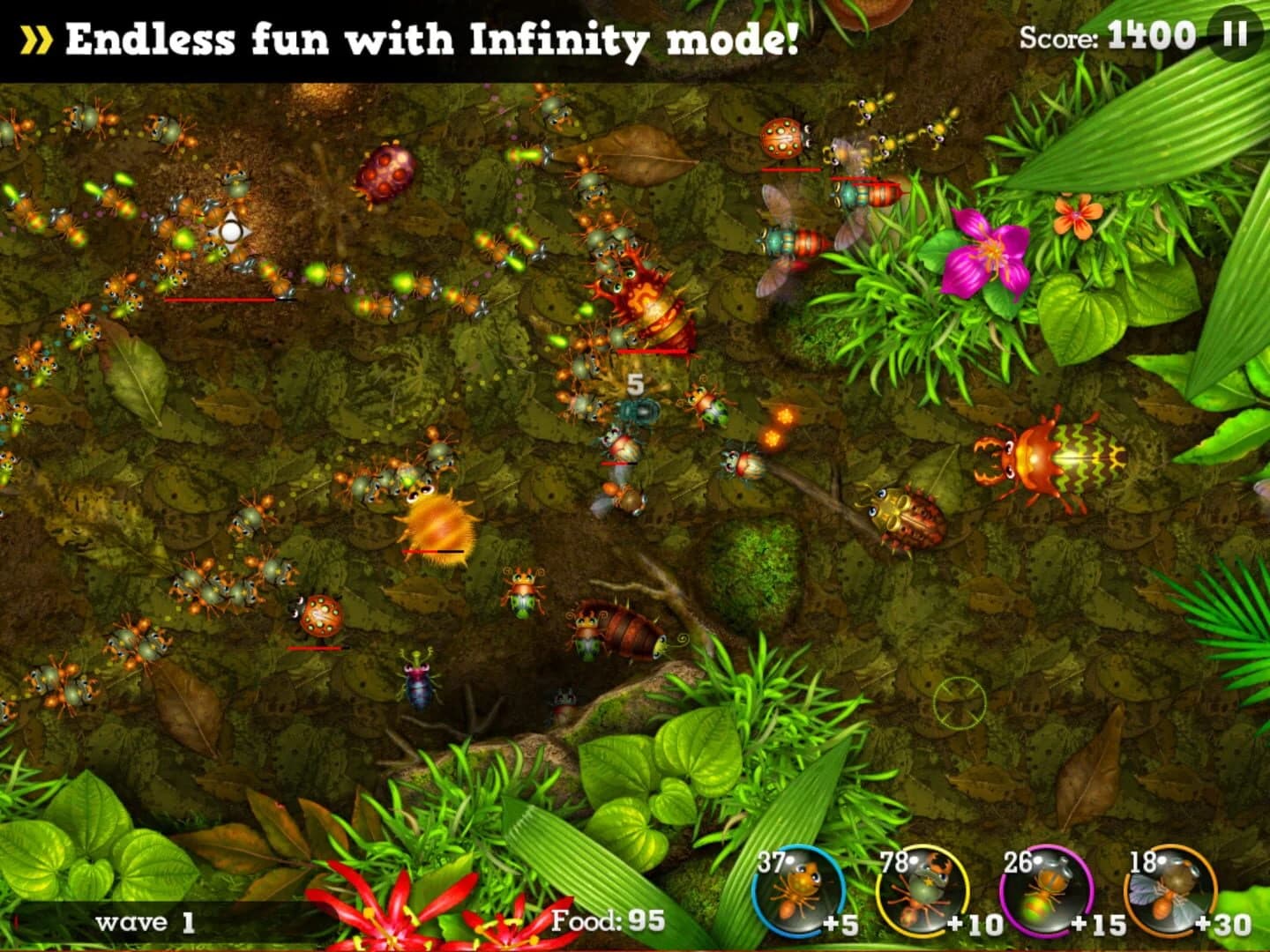Click the red health bar under the fuzzy caterpillar

[x=431, y=550]
